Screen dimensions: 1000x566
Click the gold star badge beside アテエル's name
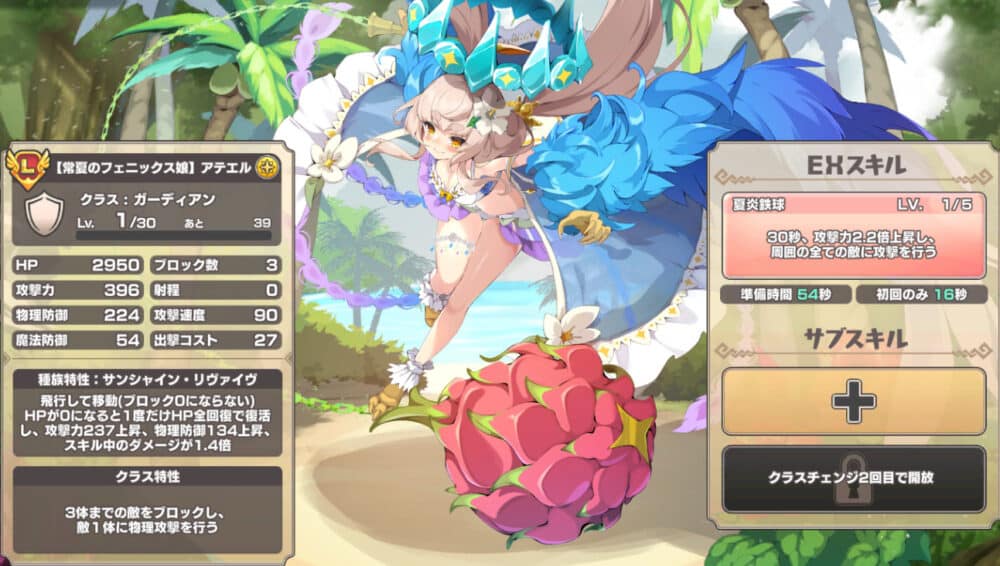pyautogui.click(x=267, y=165)
